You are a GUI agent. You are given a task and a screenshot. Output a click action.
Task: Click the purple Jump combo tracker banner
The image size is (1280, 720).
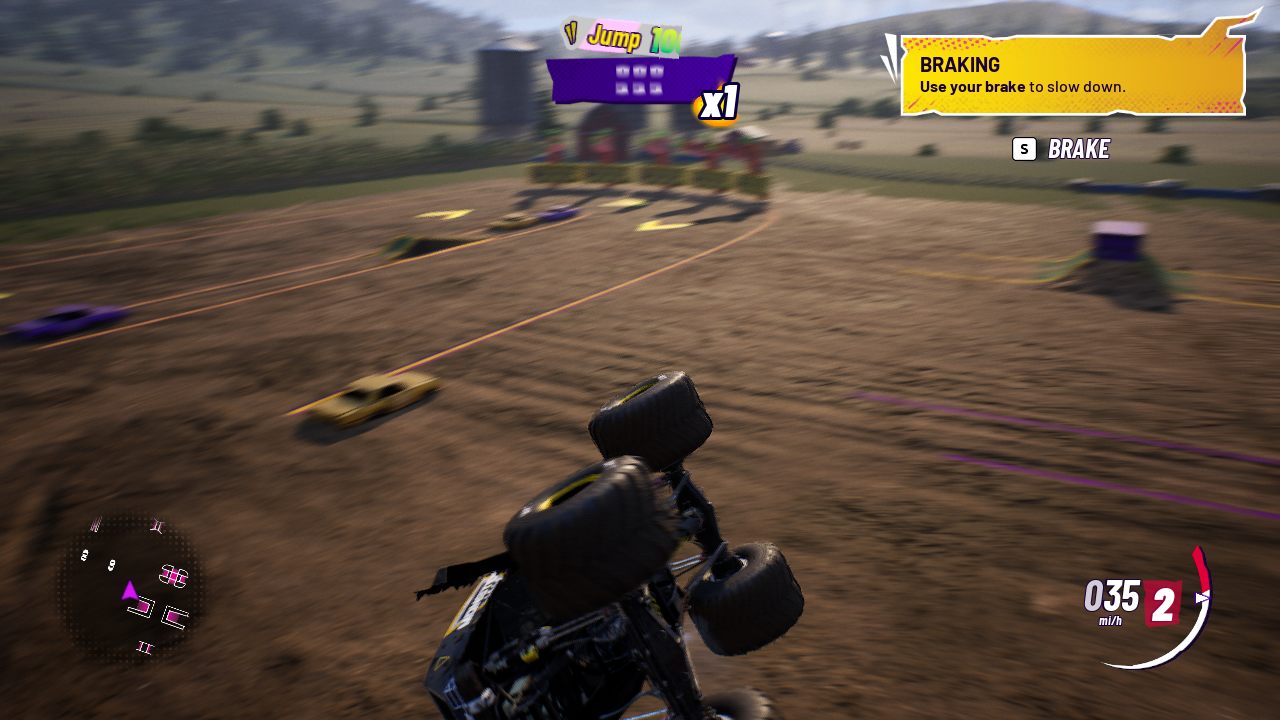click(640, 80)
